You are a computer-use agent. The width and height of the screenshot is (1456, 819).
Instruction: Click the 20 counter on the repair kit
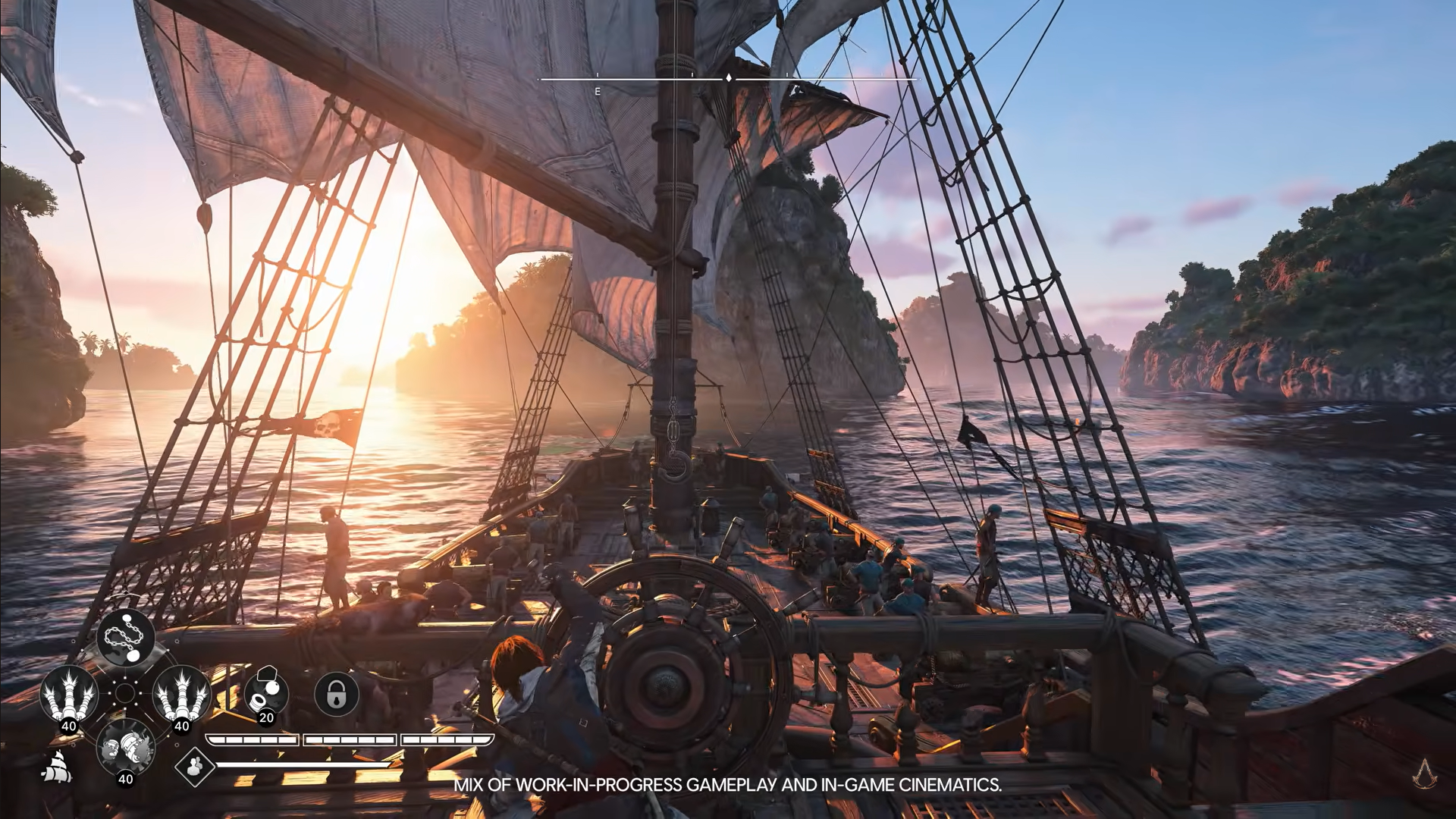click(x=266, y=718)
